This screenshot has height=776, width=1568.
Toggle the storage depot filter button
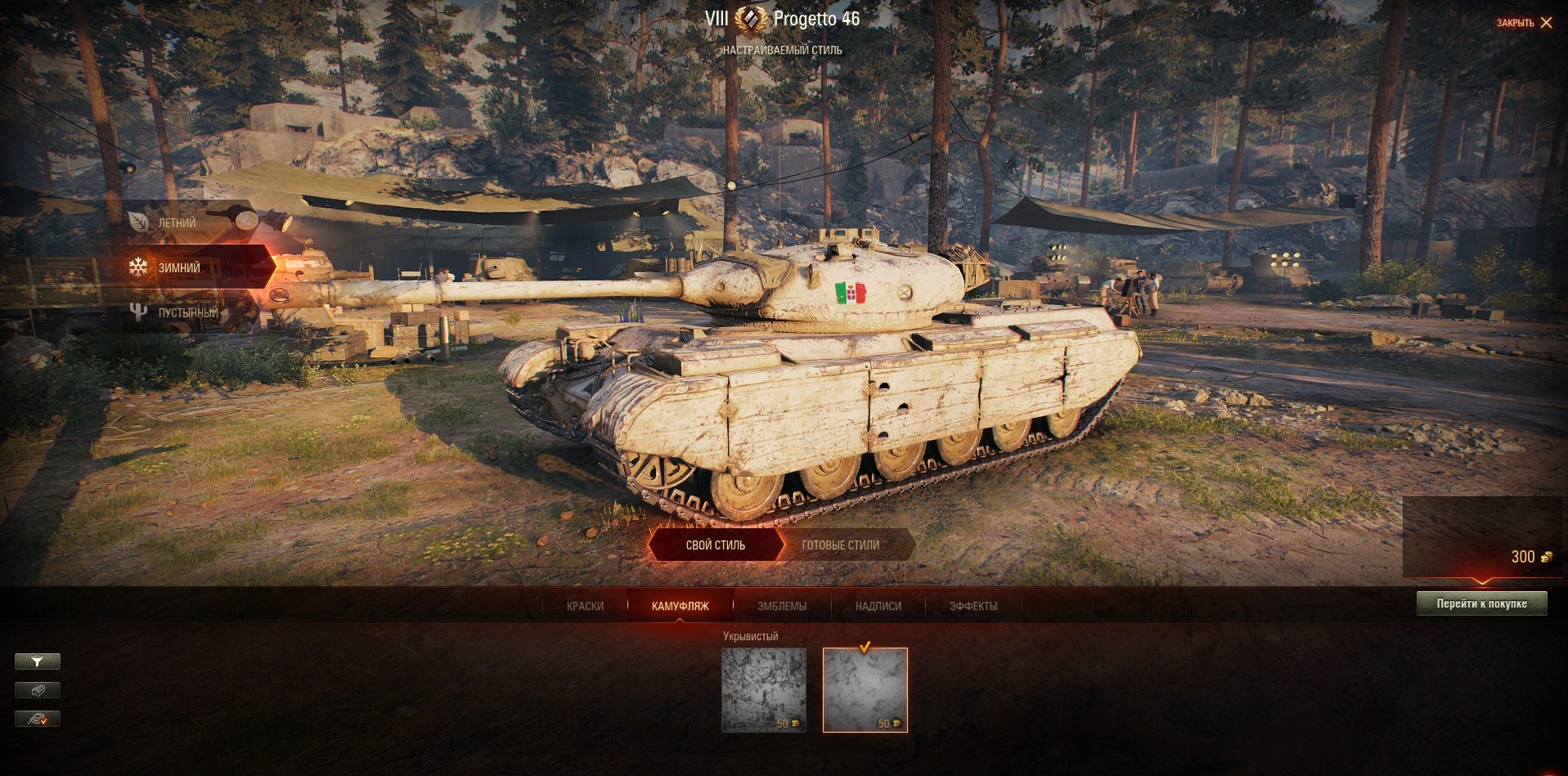38,690
